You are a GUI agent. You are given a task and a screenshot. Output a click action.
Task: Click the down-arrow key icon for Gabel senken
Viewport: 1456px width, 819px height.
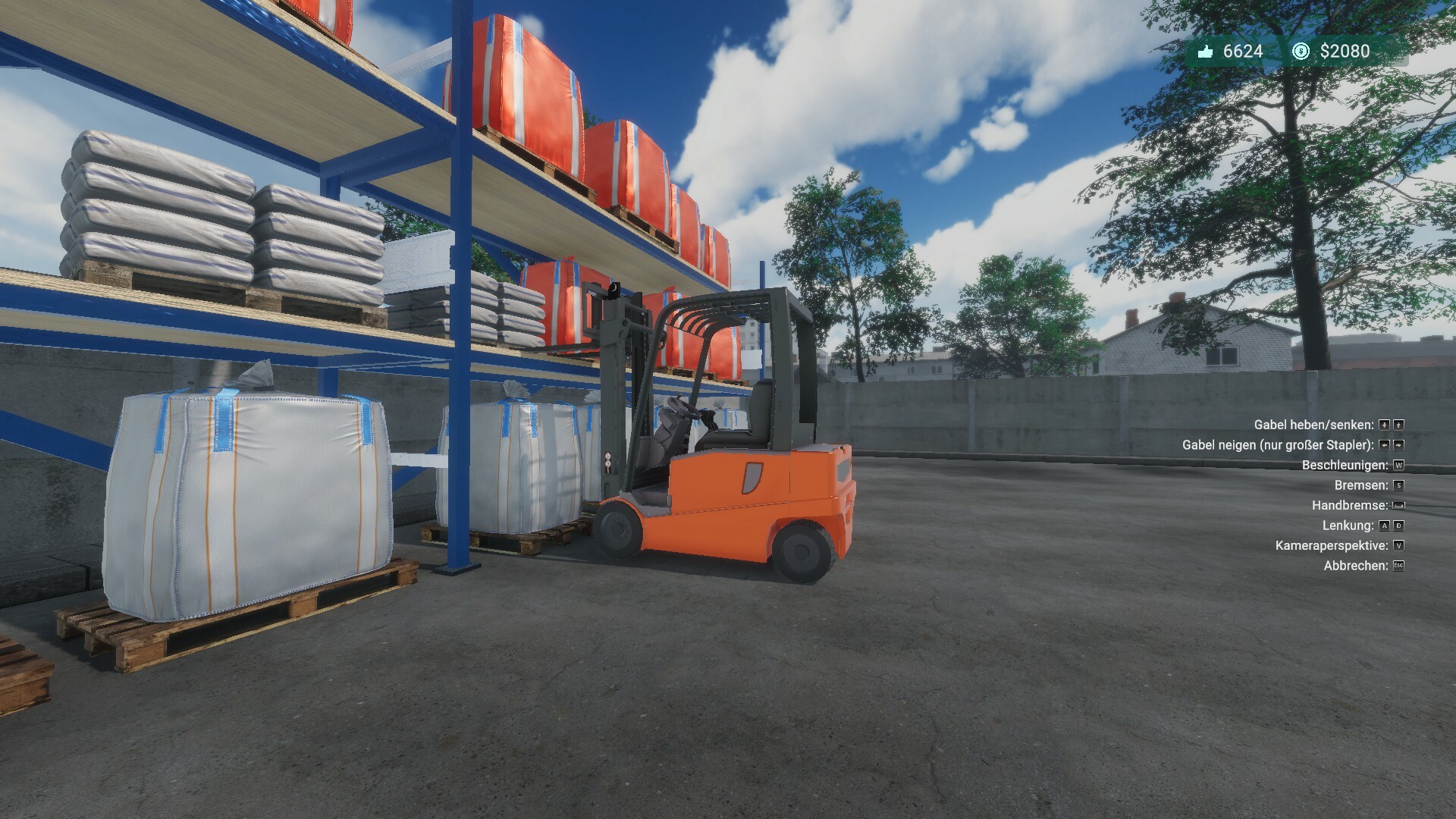click(x=1384, y=426)
